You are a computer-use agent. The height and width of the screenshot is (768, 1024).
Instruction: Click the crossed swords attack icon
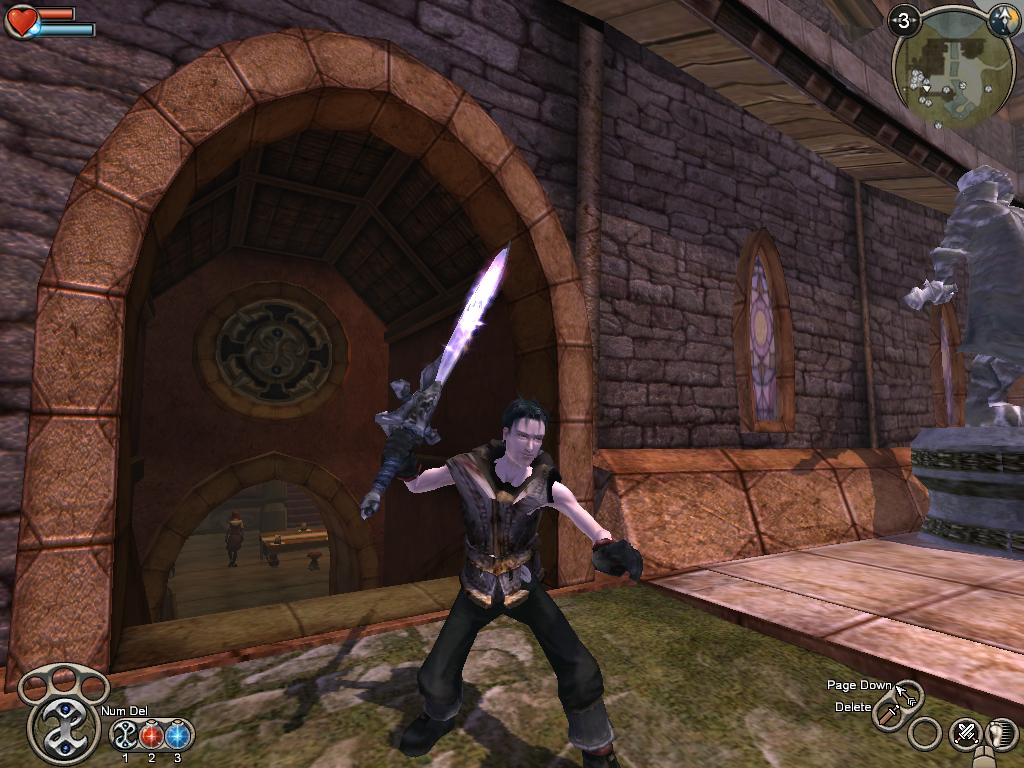coord(966,733)
